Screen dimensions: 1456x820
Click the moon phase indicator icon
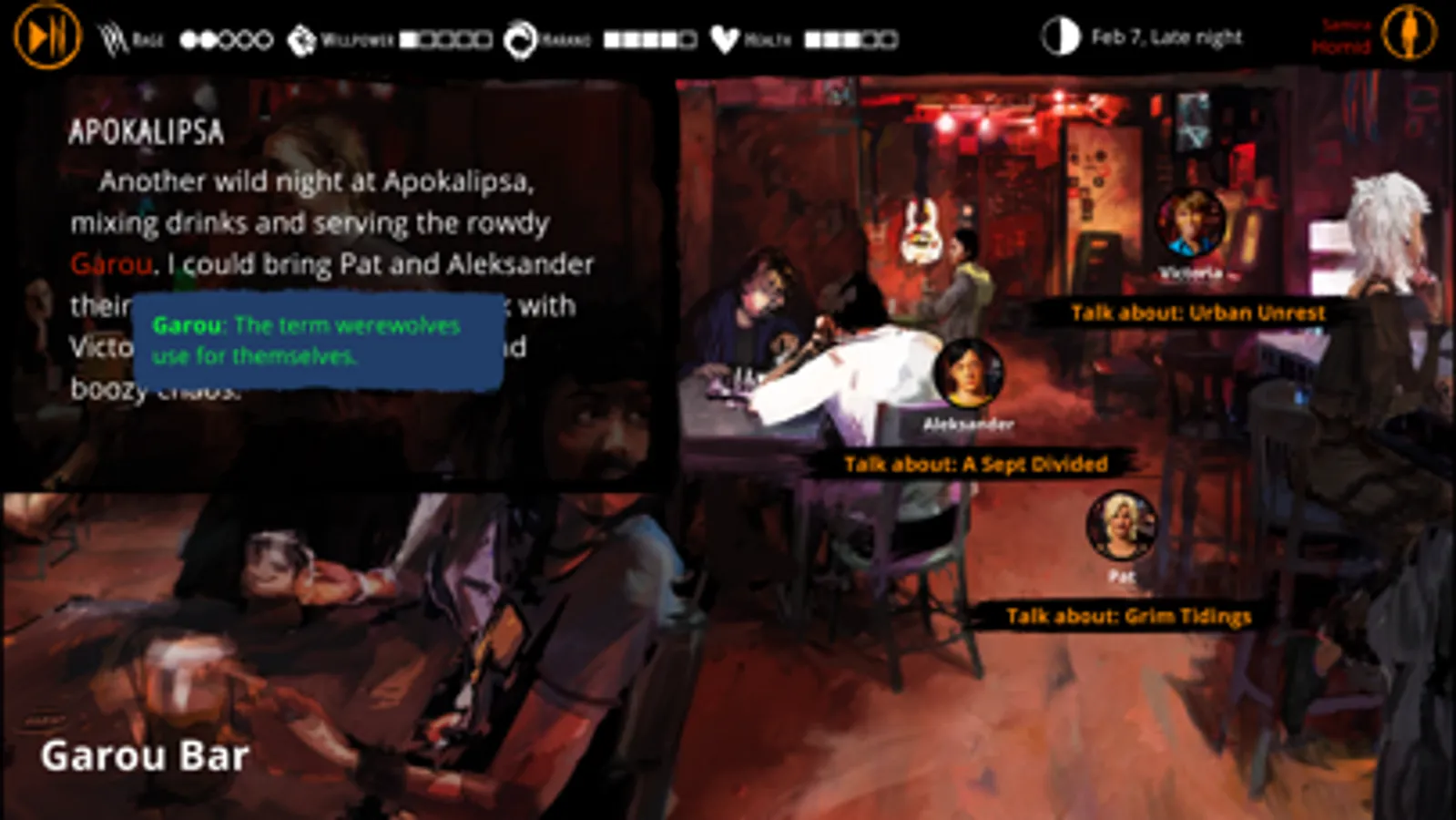[x=1059, y=37]
